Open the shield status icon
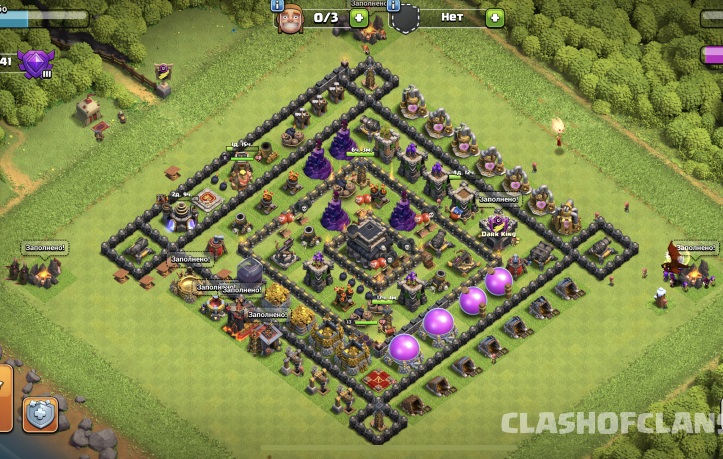This screenshot has width=723, height=459. tap(405, 18)
